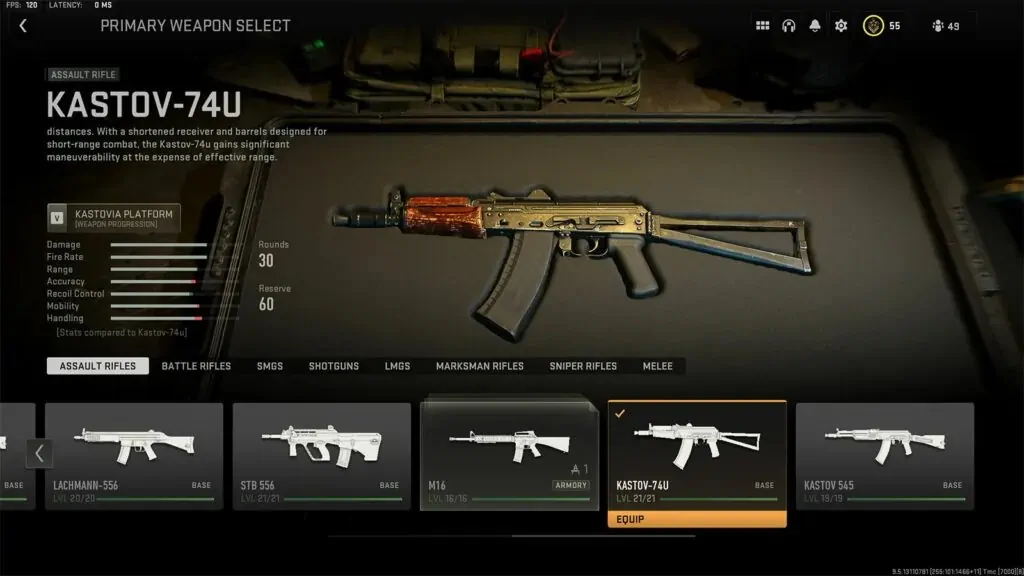Open the headset voice channel icon
The image size is (1024, 576).
788,26
